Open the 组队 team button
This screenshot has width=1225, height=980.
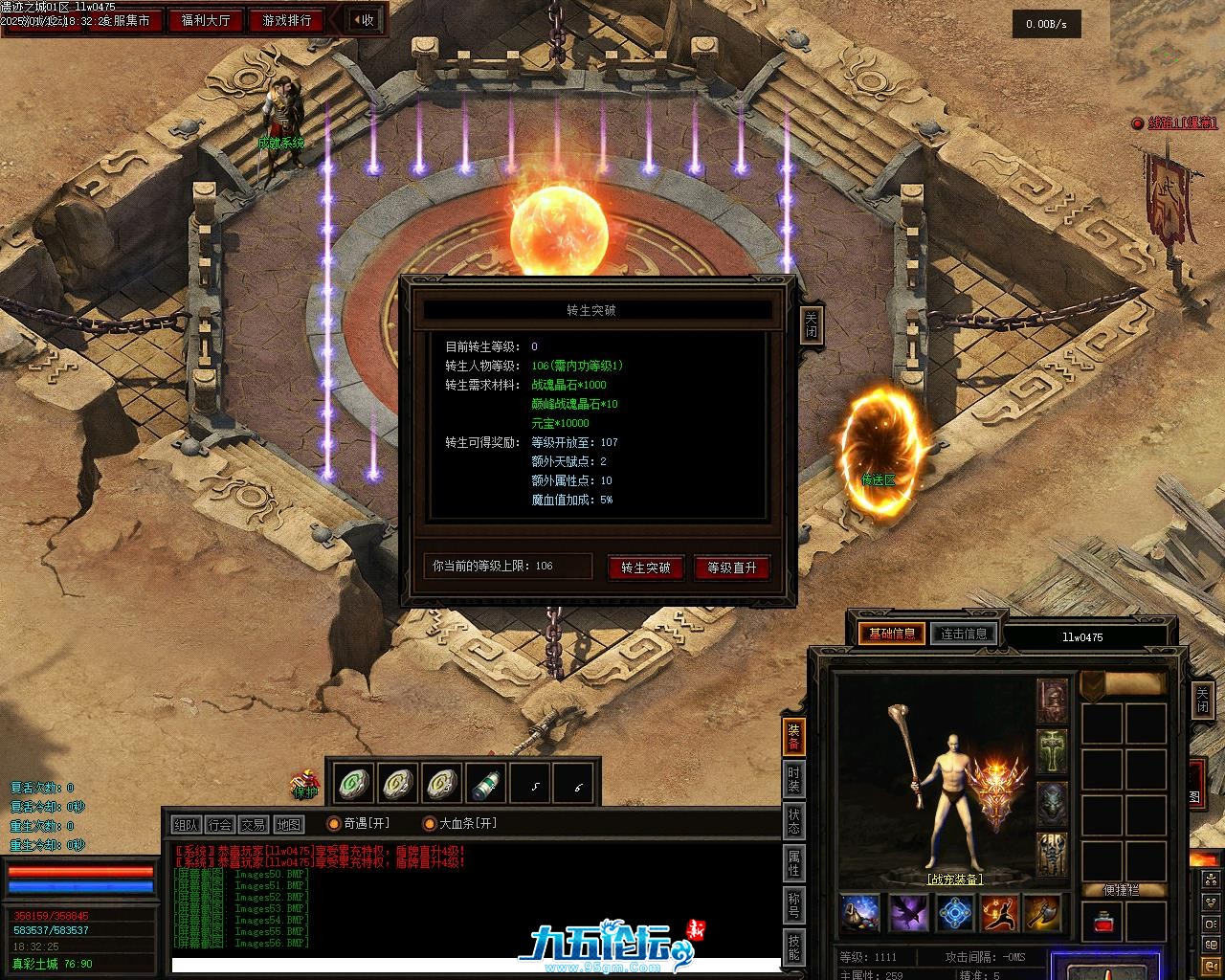click(x=187, y=824)
